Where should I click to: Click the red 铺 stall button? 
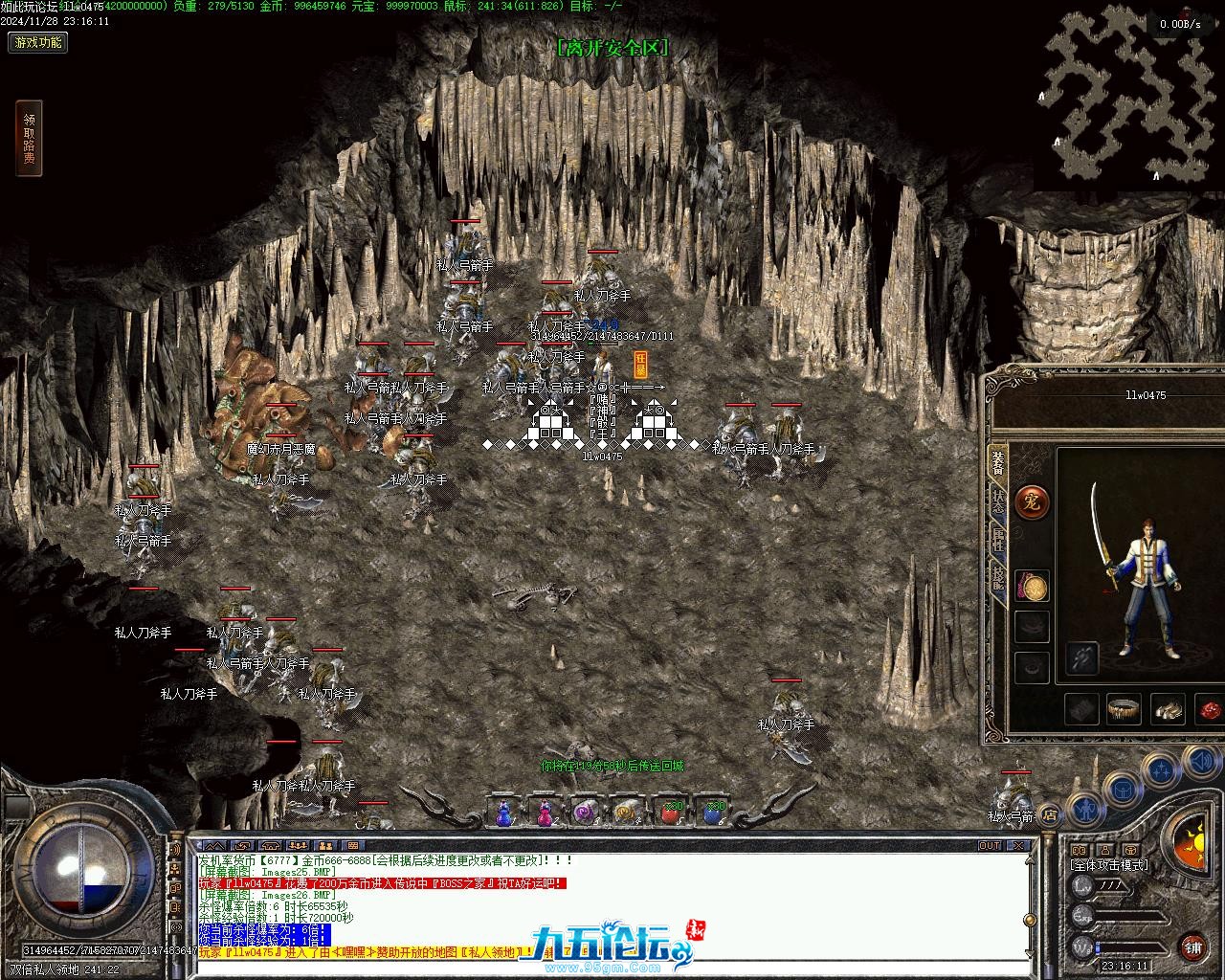1192,947
